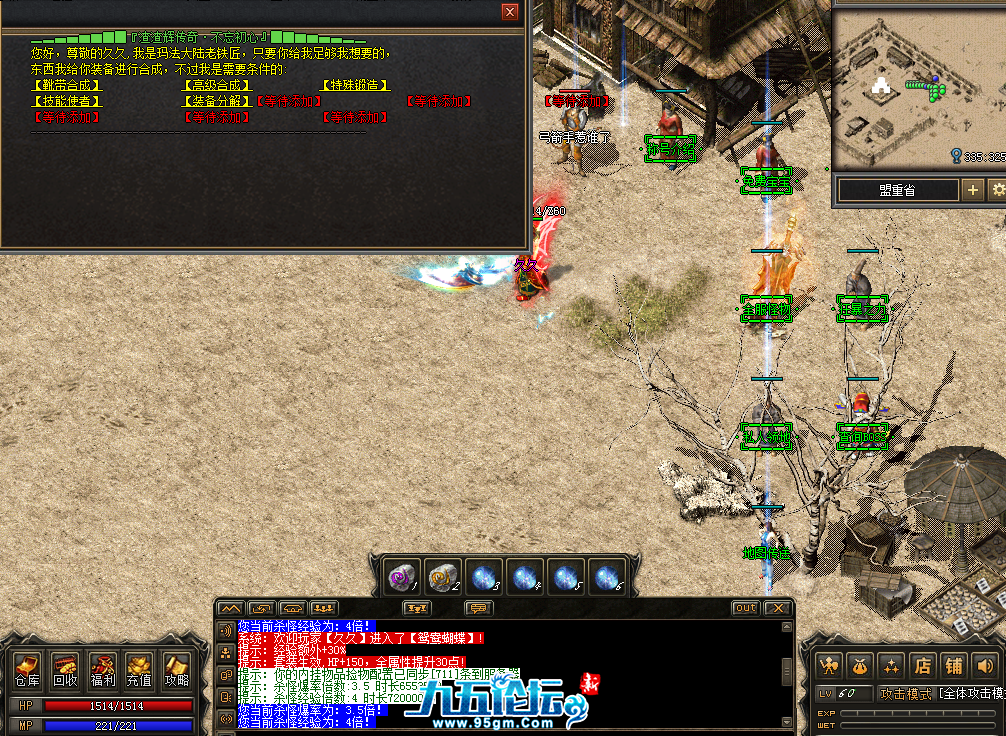Open the 福利 welfare button

102,670
